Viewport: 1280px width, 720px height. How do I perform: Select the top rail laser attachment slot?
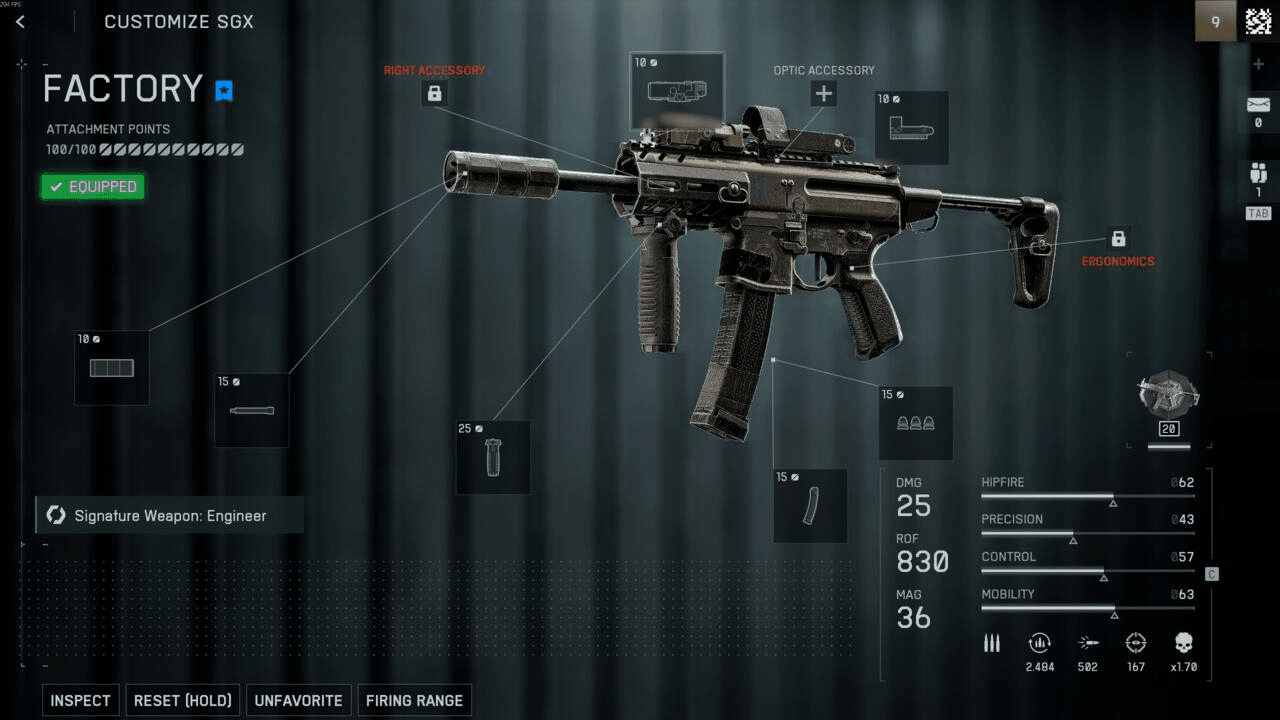677,92
